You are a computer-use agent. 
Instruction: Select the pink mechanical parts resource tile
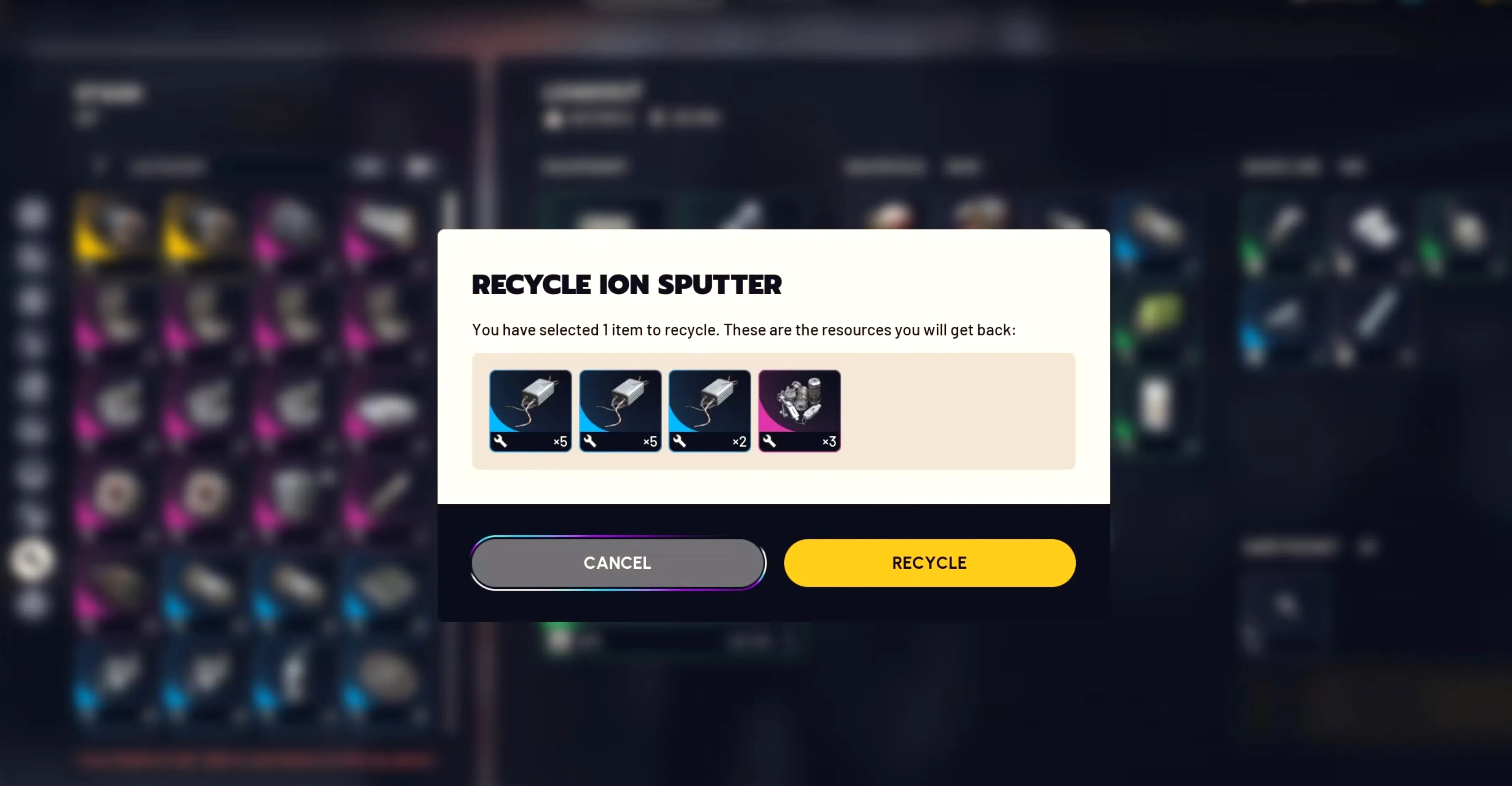[x=799, y=410]
